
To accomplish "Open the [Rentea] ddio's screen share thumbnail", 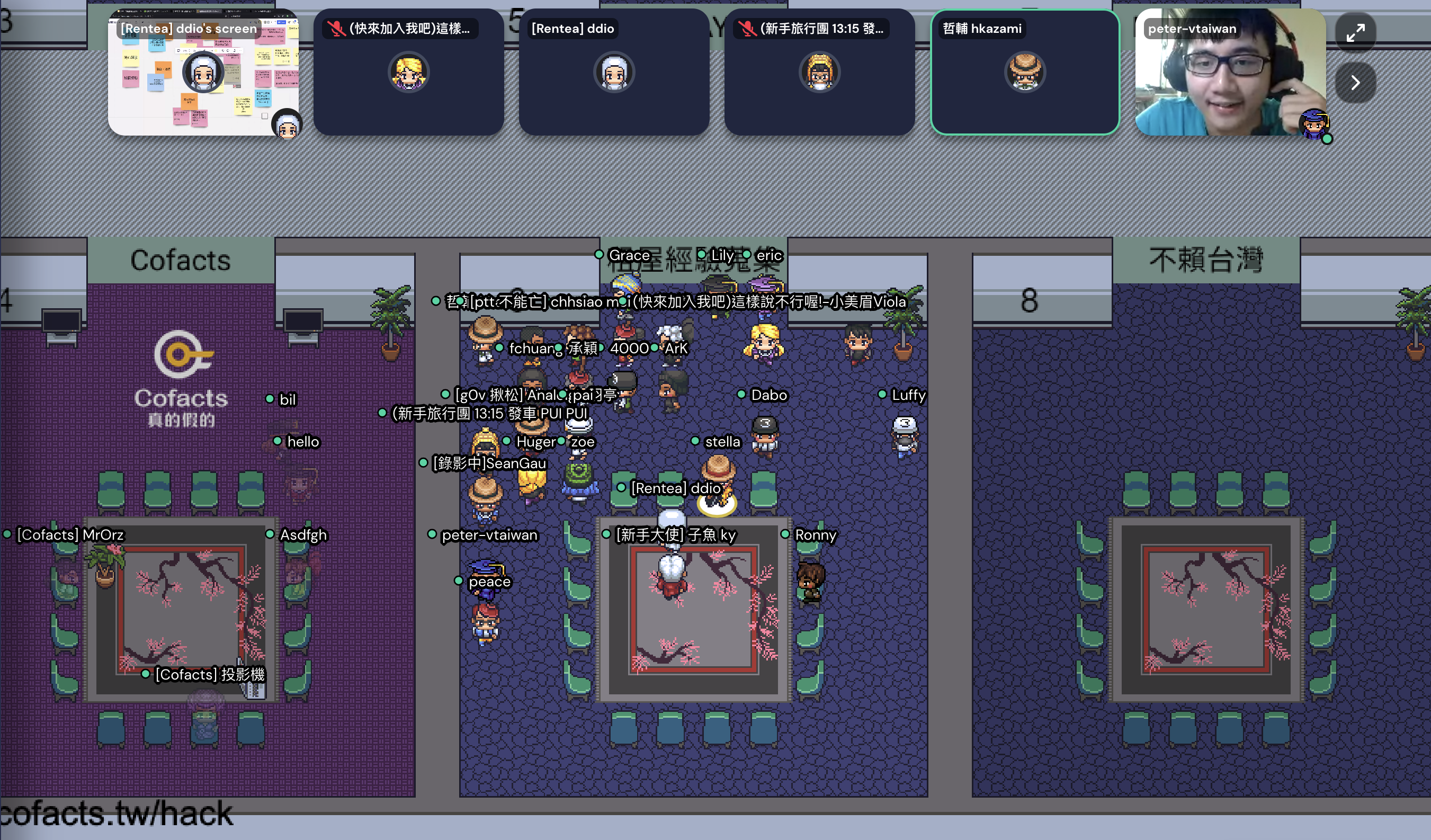I will tap(203, 72).
